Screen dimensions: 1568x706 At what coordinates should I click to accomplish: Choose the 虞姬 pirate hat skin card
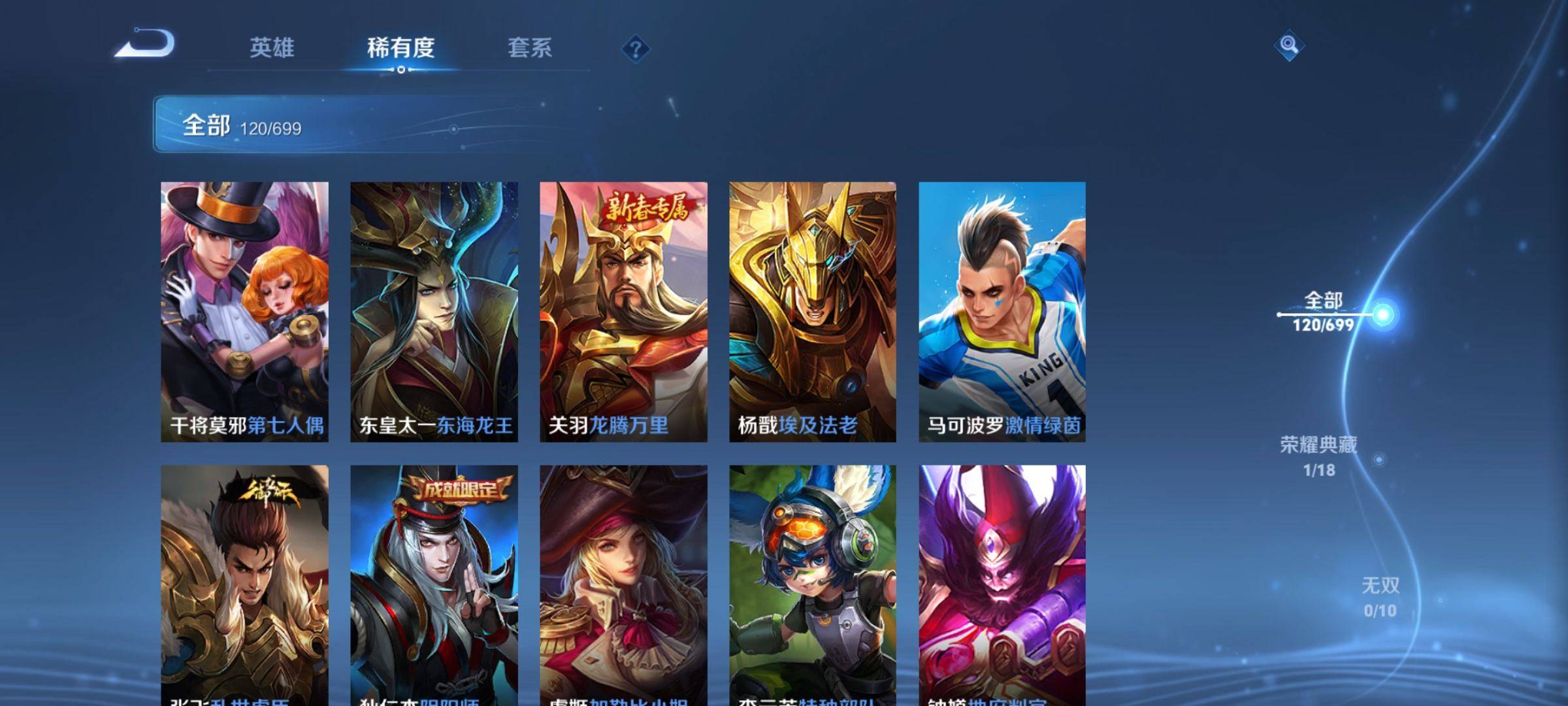click(623, 585)
